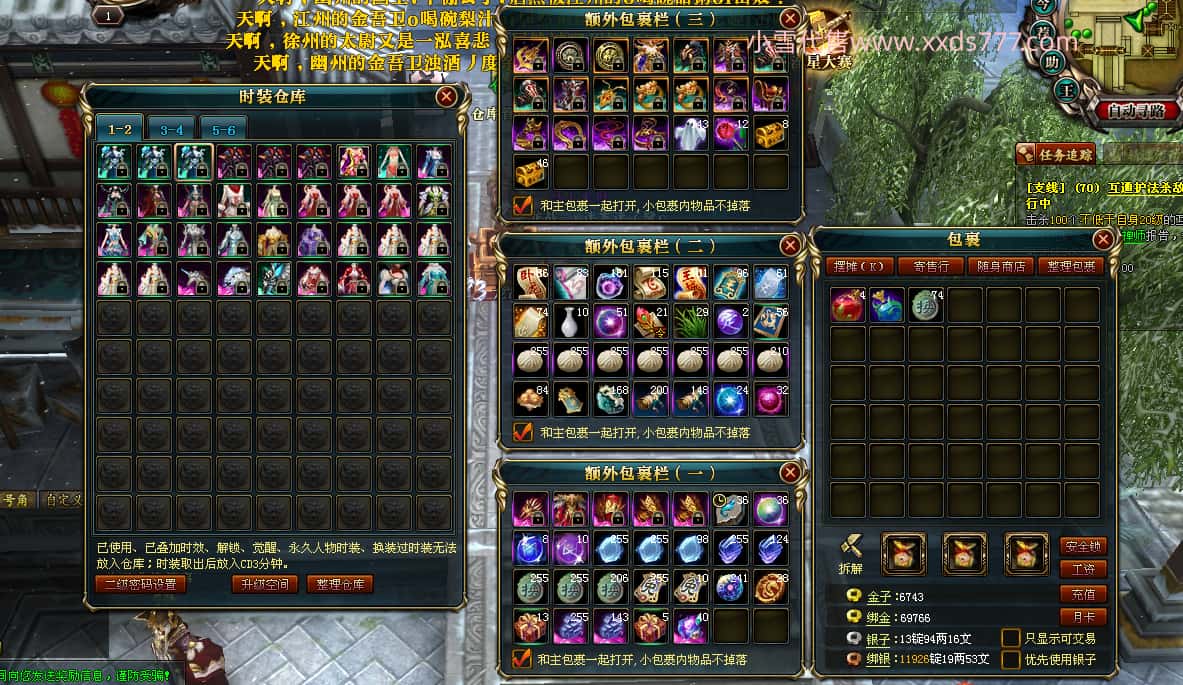Toggle the 只显示可交易 checkbox
The image size is (1183, 685).
[1011, 638]
